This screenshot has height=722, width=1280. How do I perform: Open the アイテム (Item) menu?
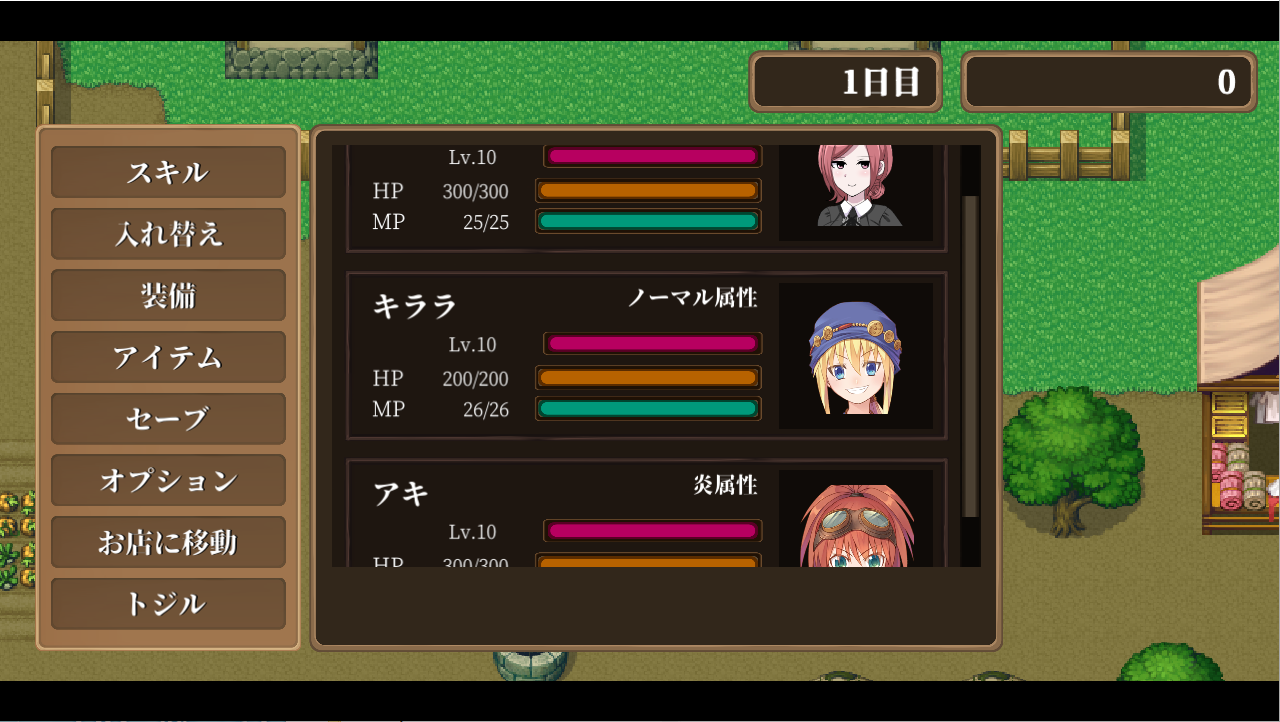(167, 357)
